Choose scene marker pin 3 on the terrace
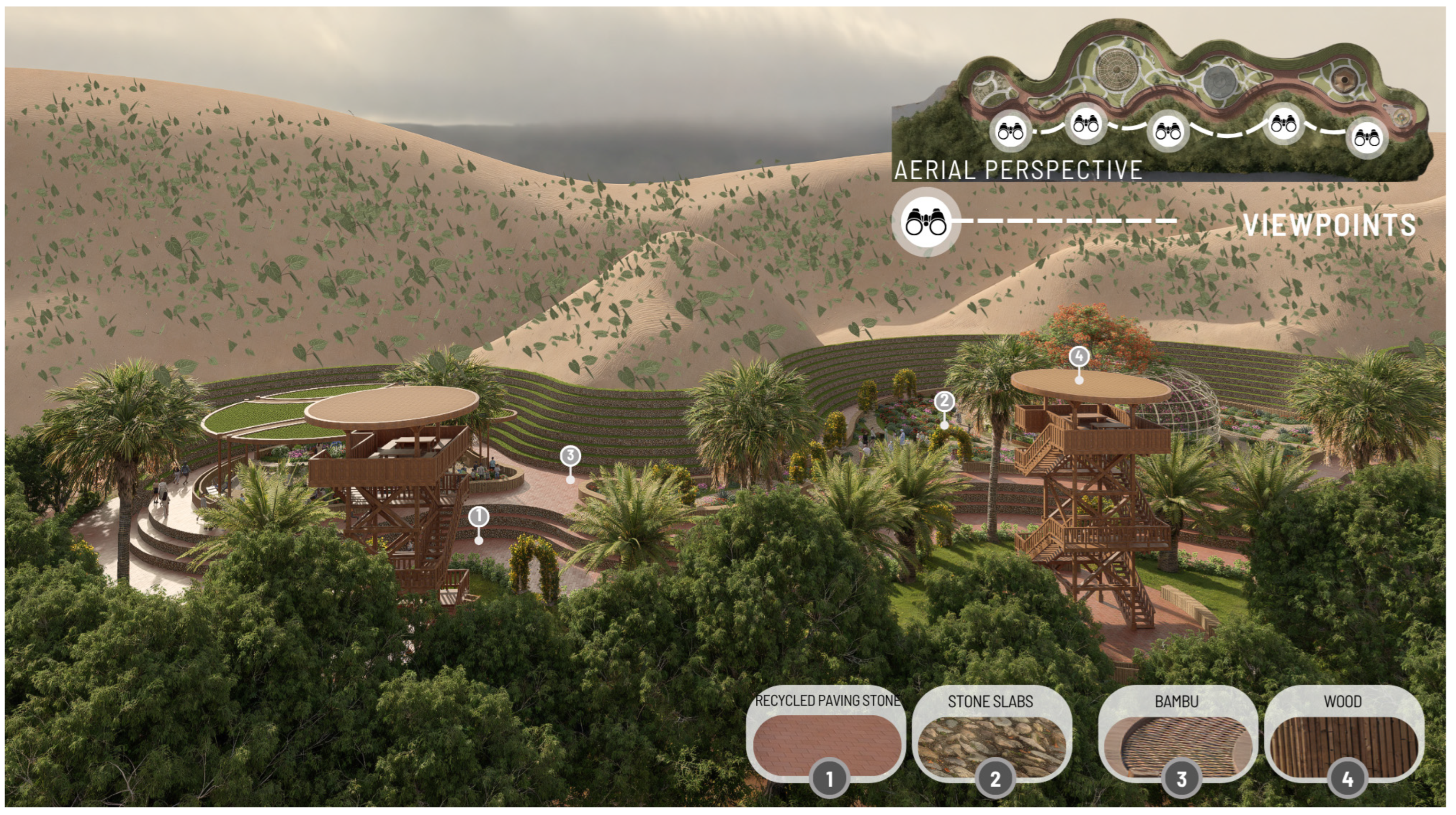1456x815 pixels. click(570, 455)
